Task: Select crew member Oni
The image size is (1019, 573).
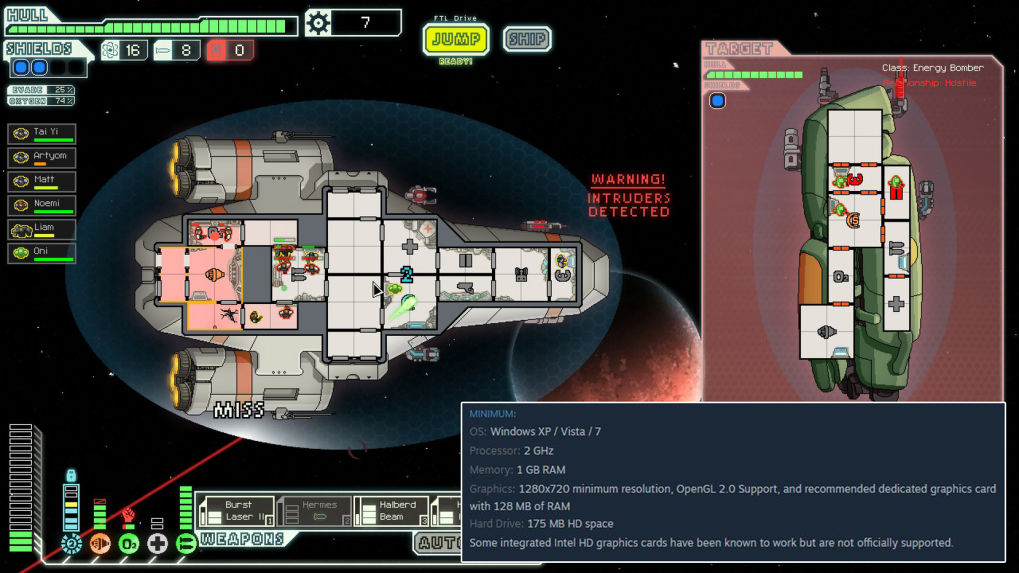Action: [42, 253]
